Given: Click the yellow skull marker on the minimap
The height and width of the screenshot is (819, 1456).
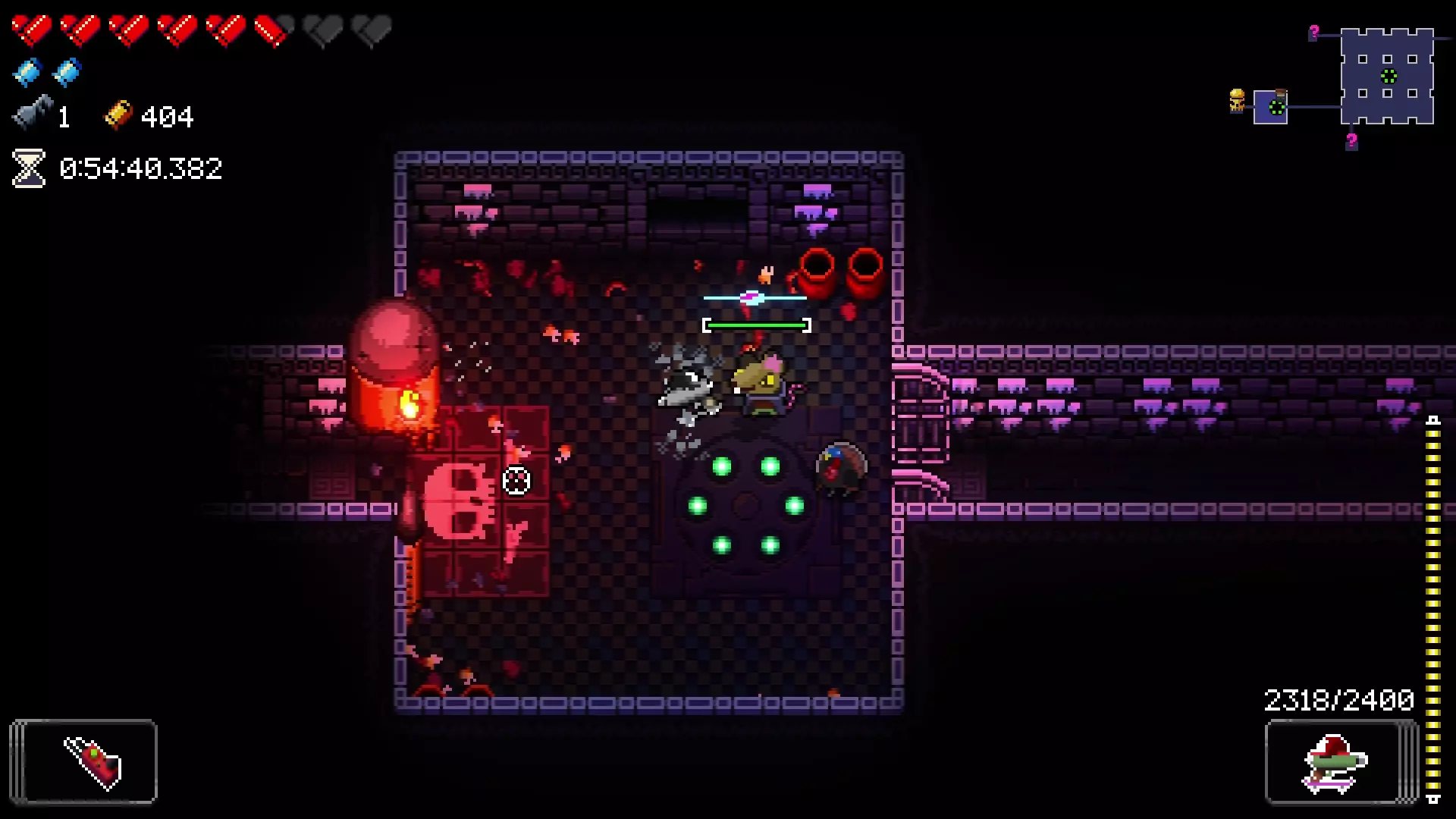Looking at the screenshot, I should tap(1238, 100).
